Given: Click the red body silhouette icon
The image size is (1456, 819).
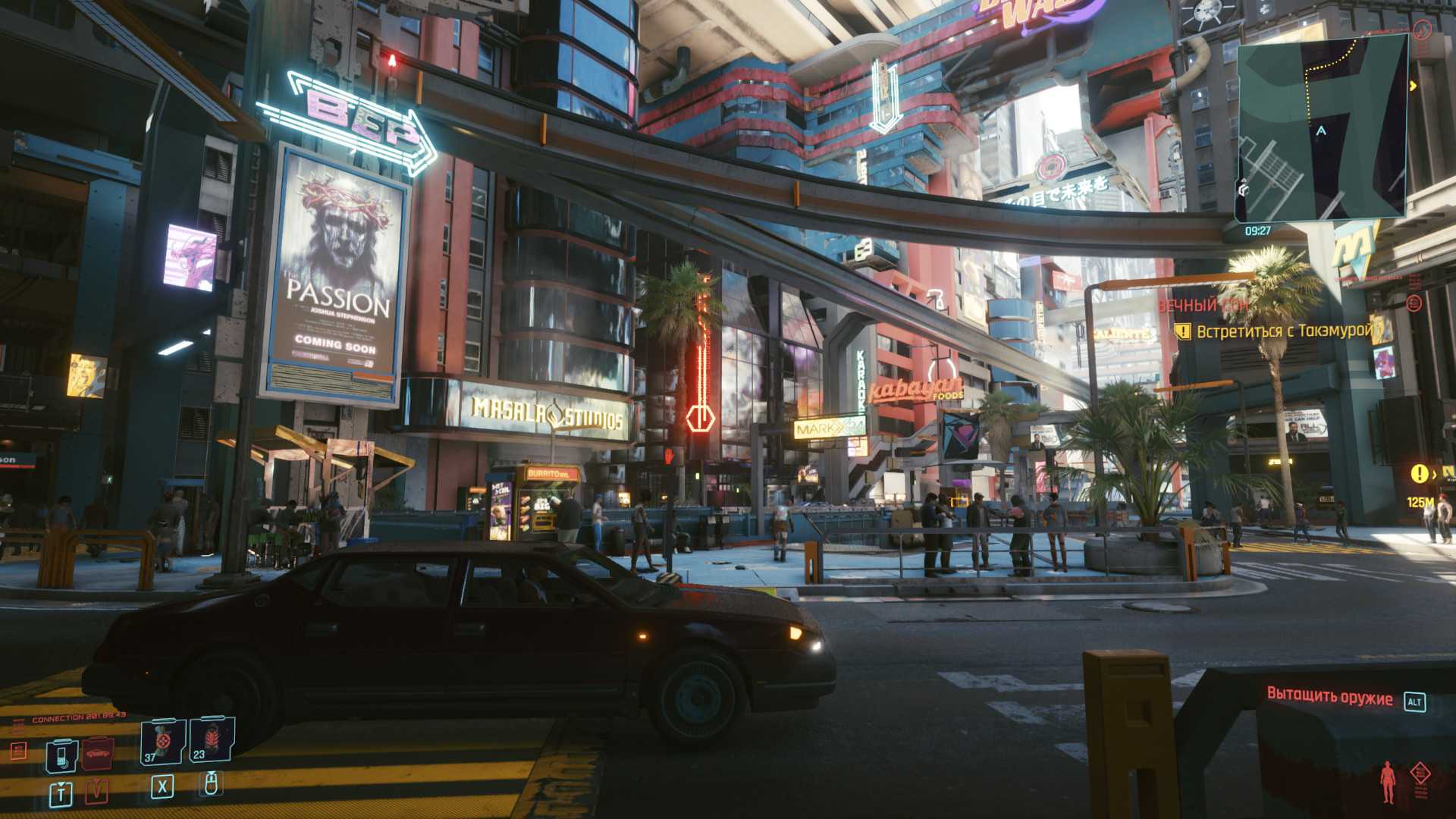Looking at the screenshot, I should click(x=1388, y=782).
